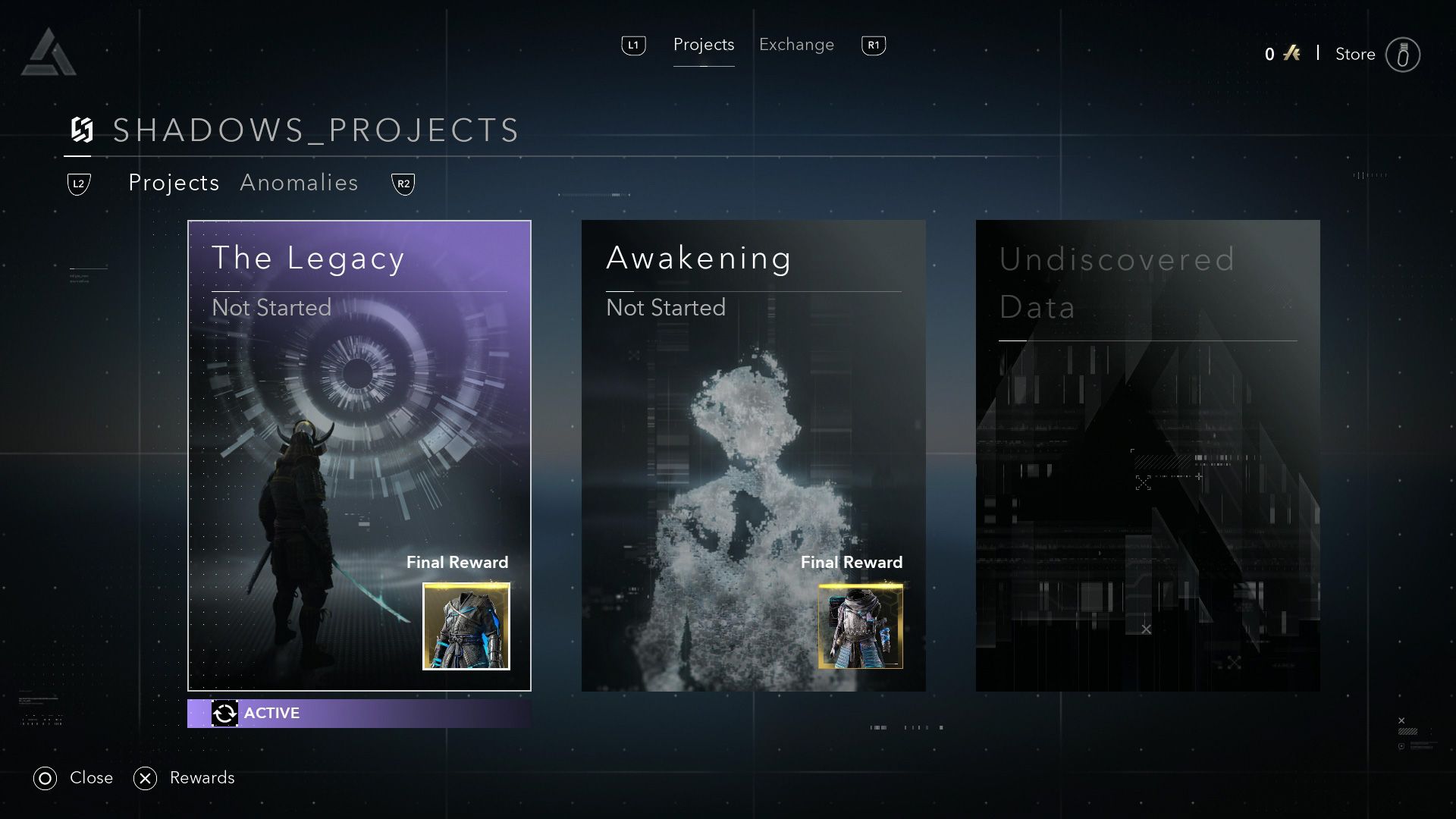View Rewards
The width and height of the screenshot is (1456, 819).
[202, 777]
